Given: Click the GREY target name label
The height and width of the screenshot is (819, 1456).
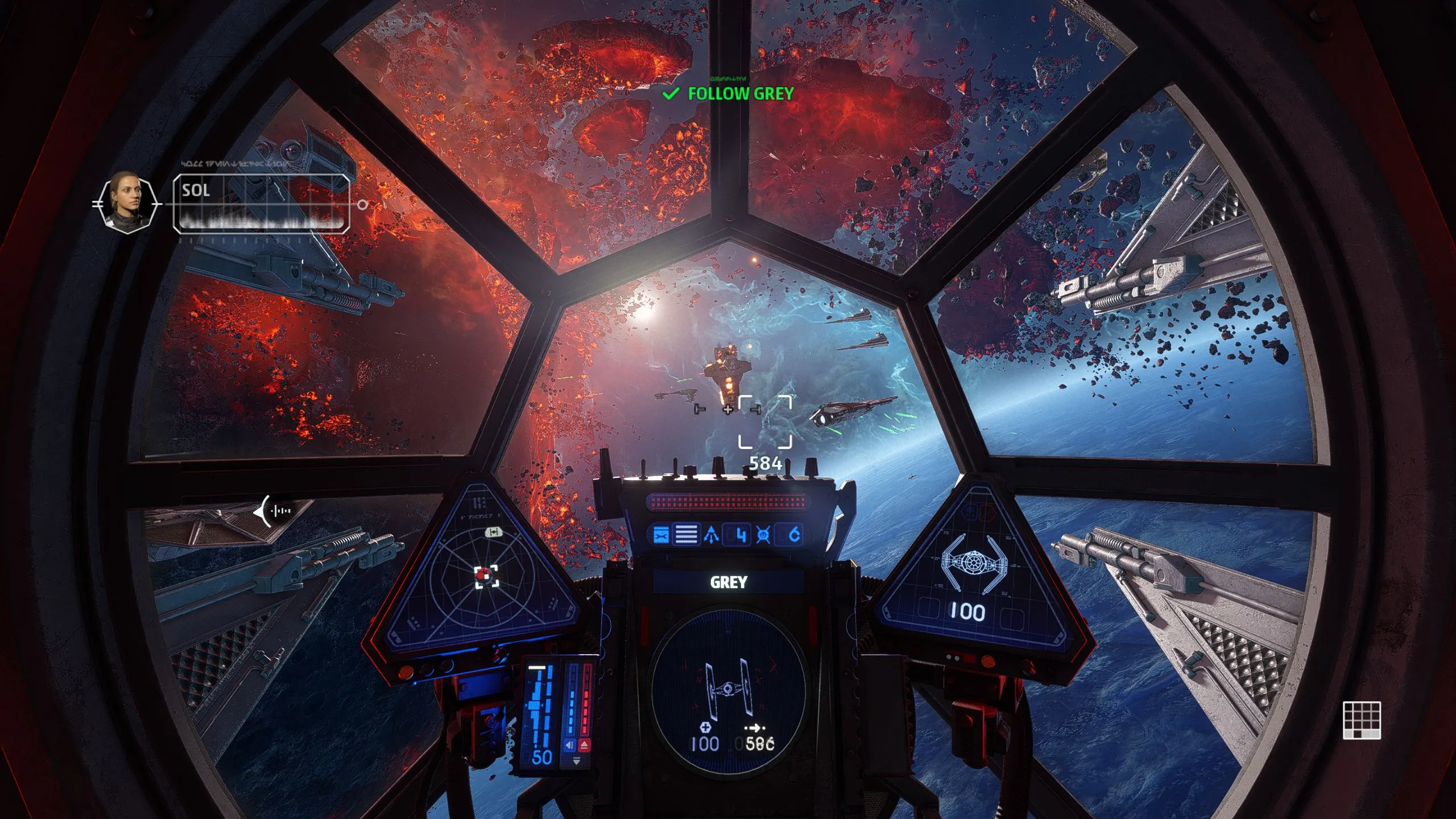Looking at the screenshot, I should coord(728,582).
